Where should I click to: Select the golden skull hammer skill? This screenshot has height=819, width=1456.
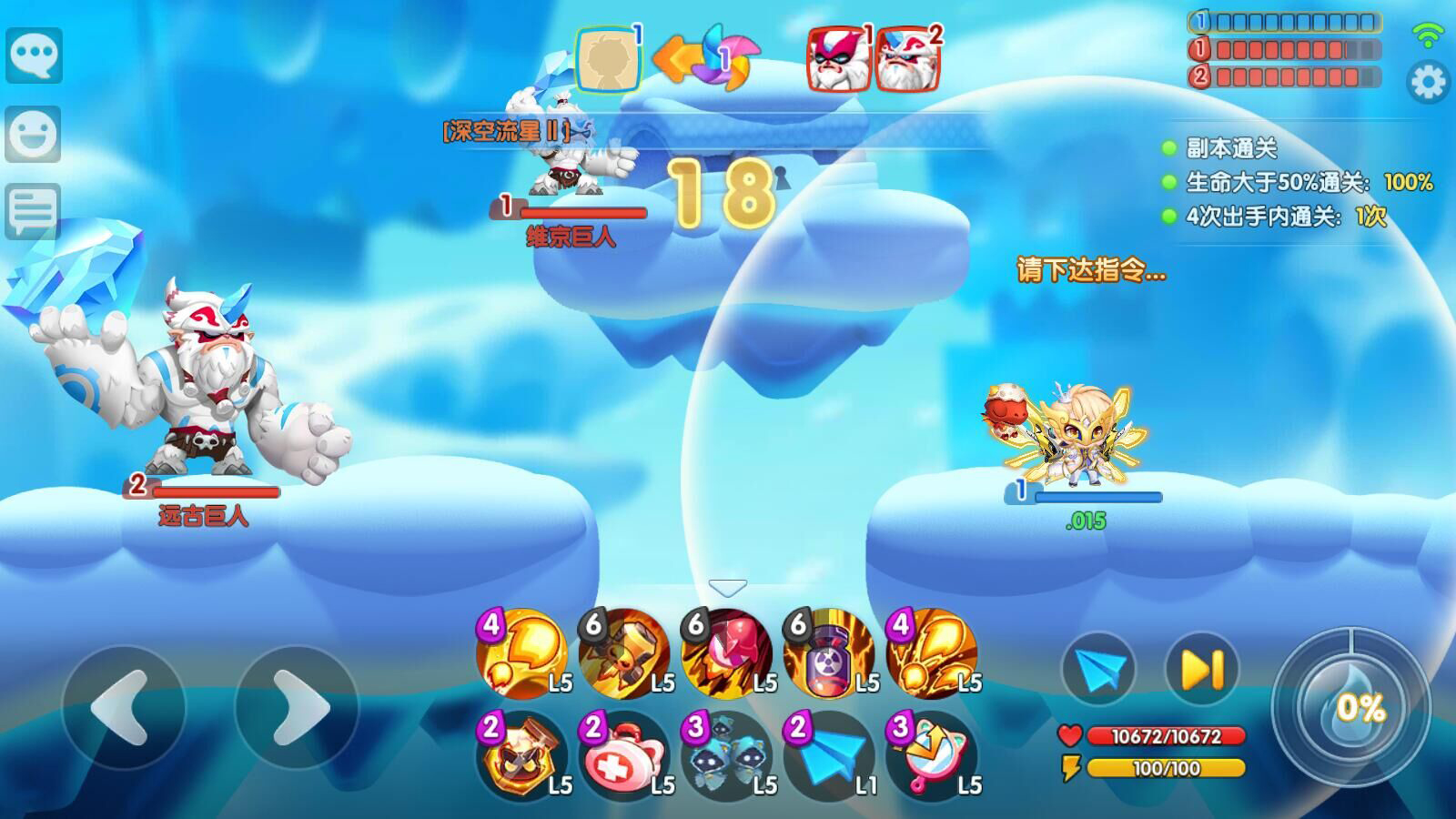coord(624,653)
